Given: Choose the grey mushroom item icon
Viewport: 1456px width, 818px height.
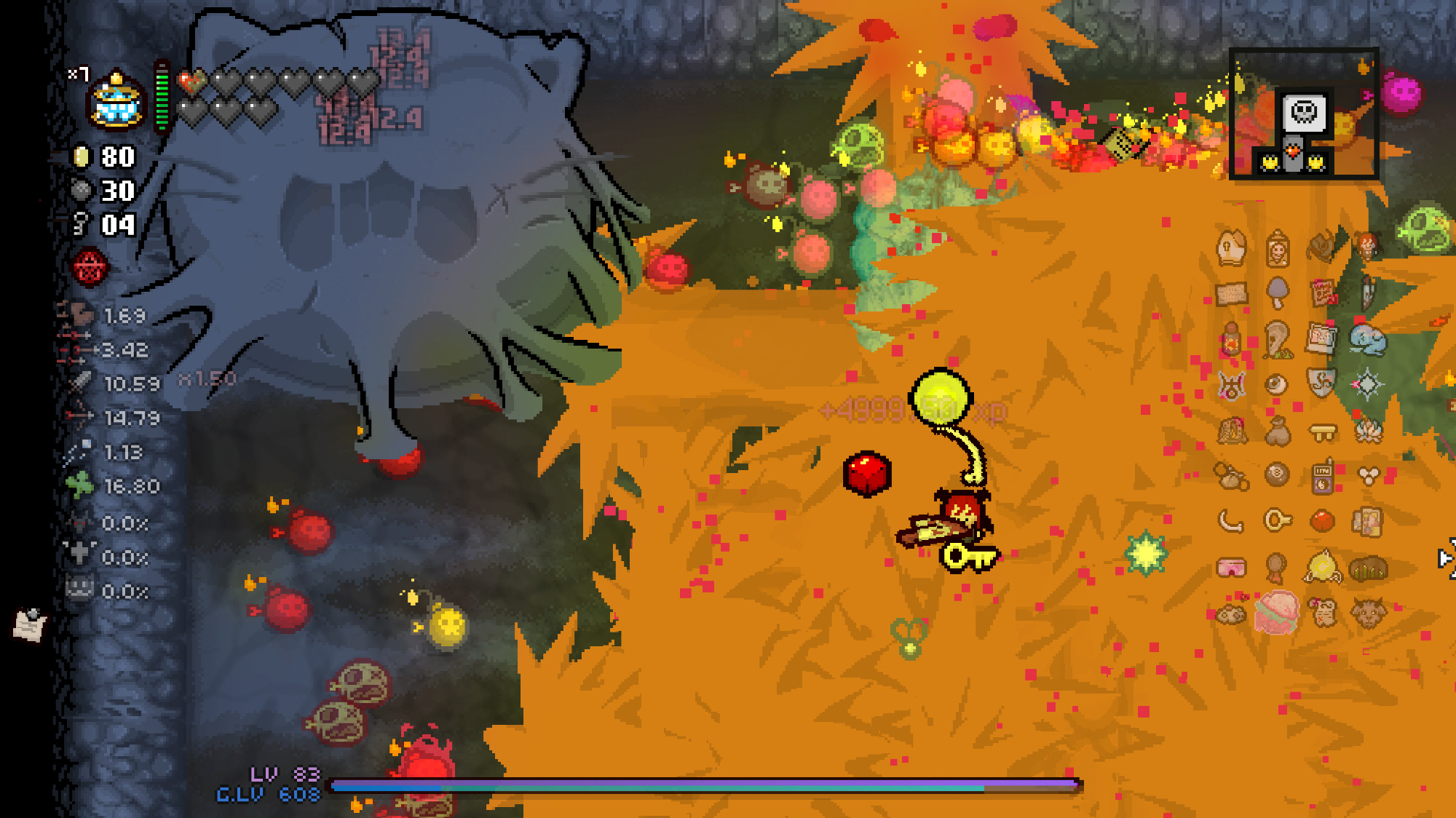Looking at the screenshot, I should (x=1277, y=293).
